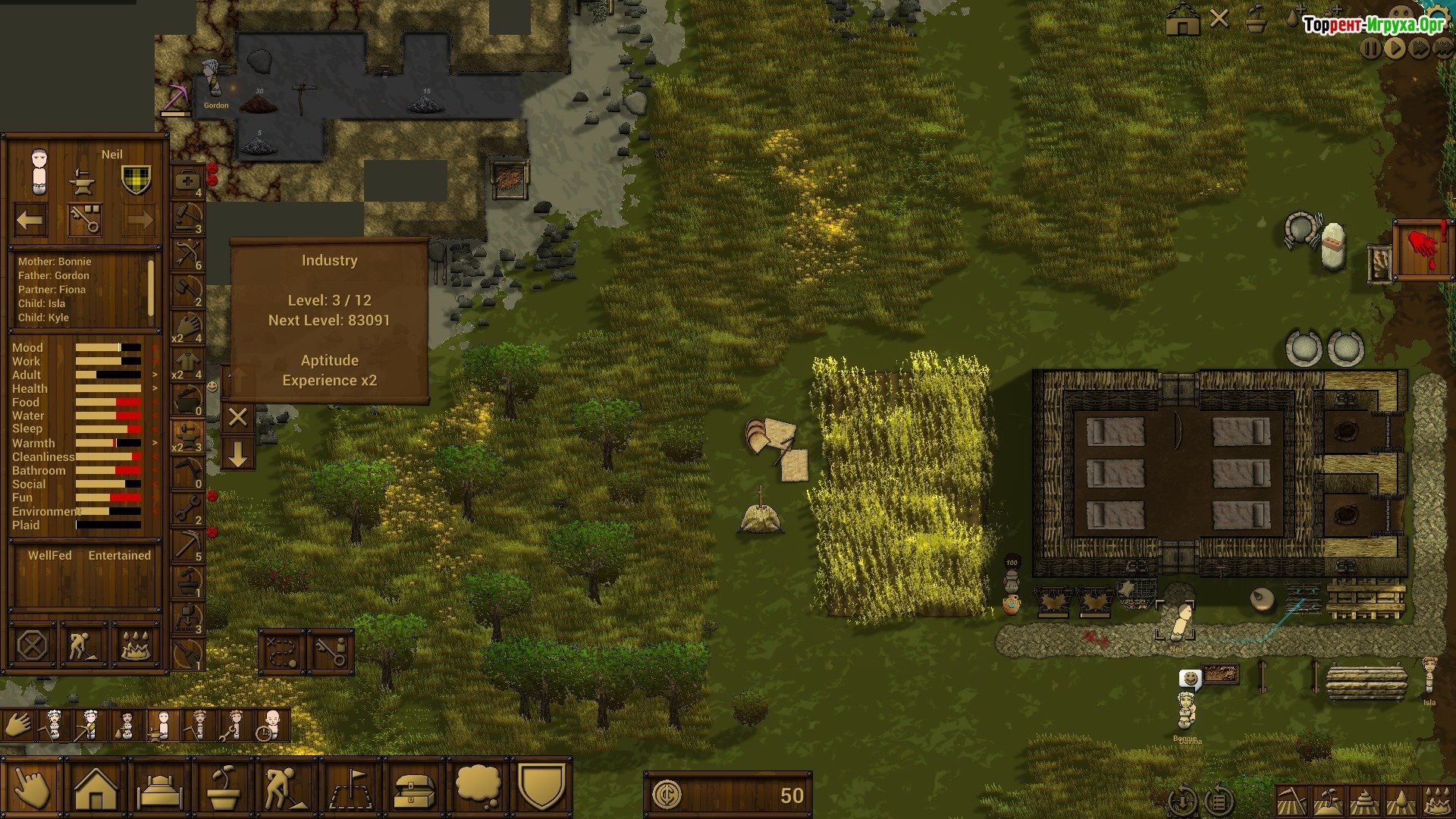Viewport: 1456px width, 819px height.
Task: Close the Industry skill popup with X
Action: [237, 417]
